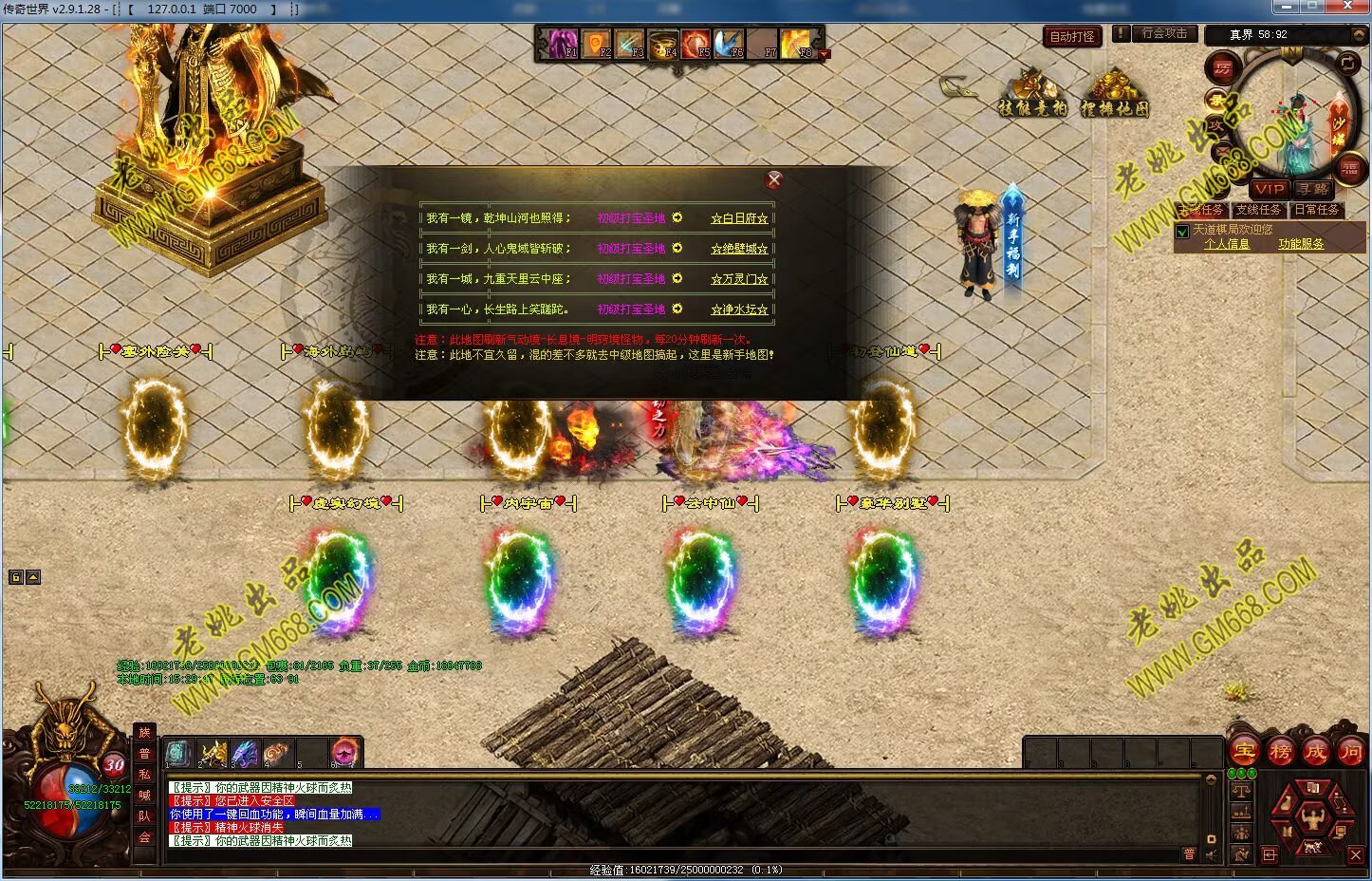Click the 行会攻击 guild attack button
Viewport: 1372px width, 881px height.
tap(1164, 33)
